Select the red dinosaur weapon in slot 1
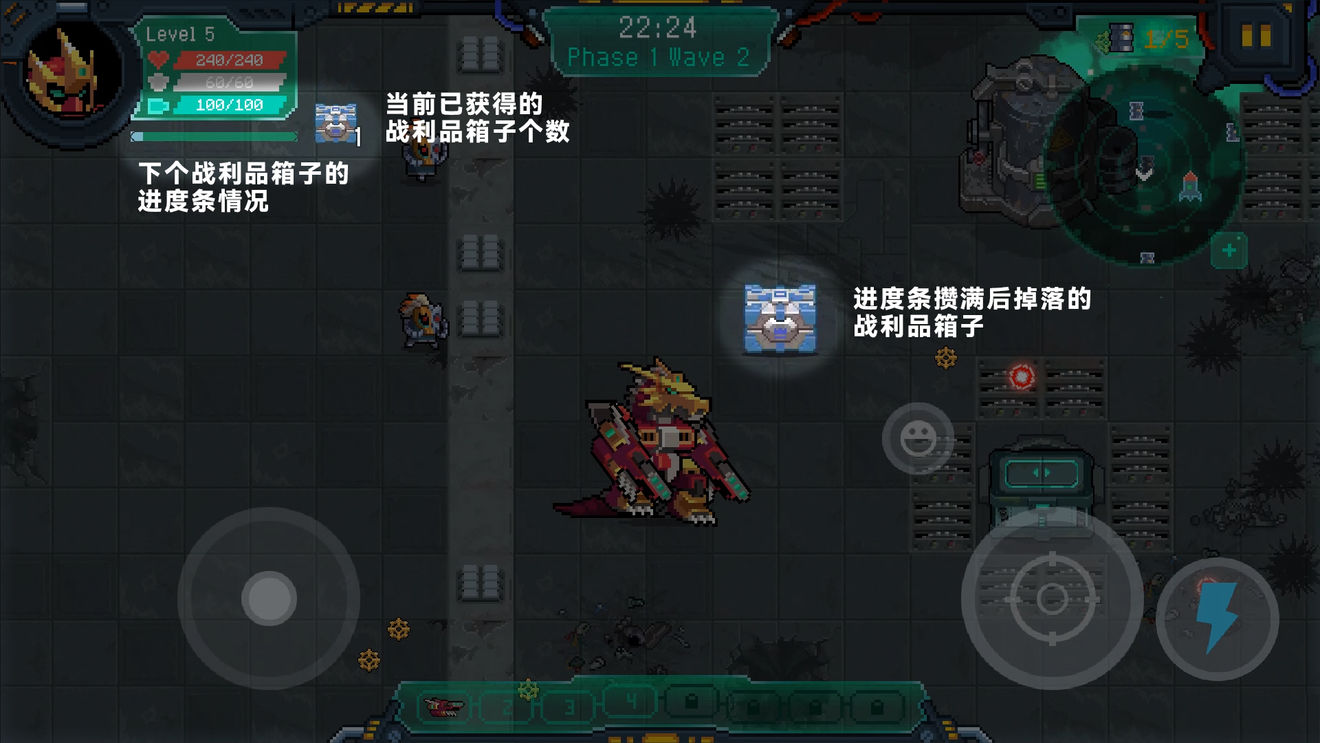 [x=446, y=707]
